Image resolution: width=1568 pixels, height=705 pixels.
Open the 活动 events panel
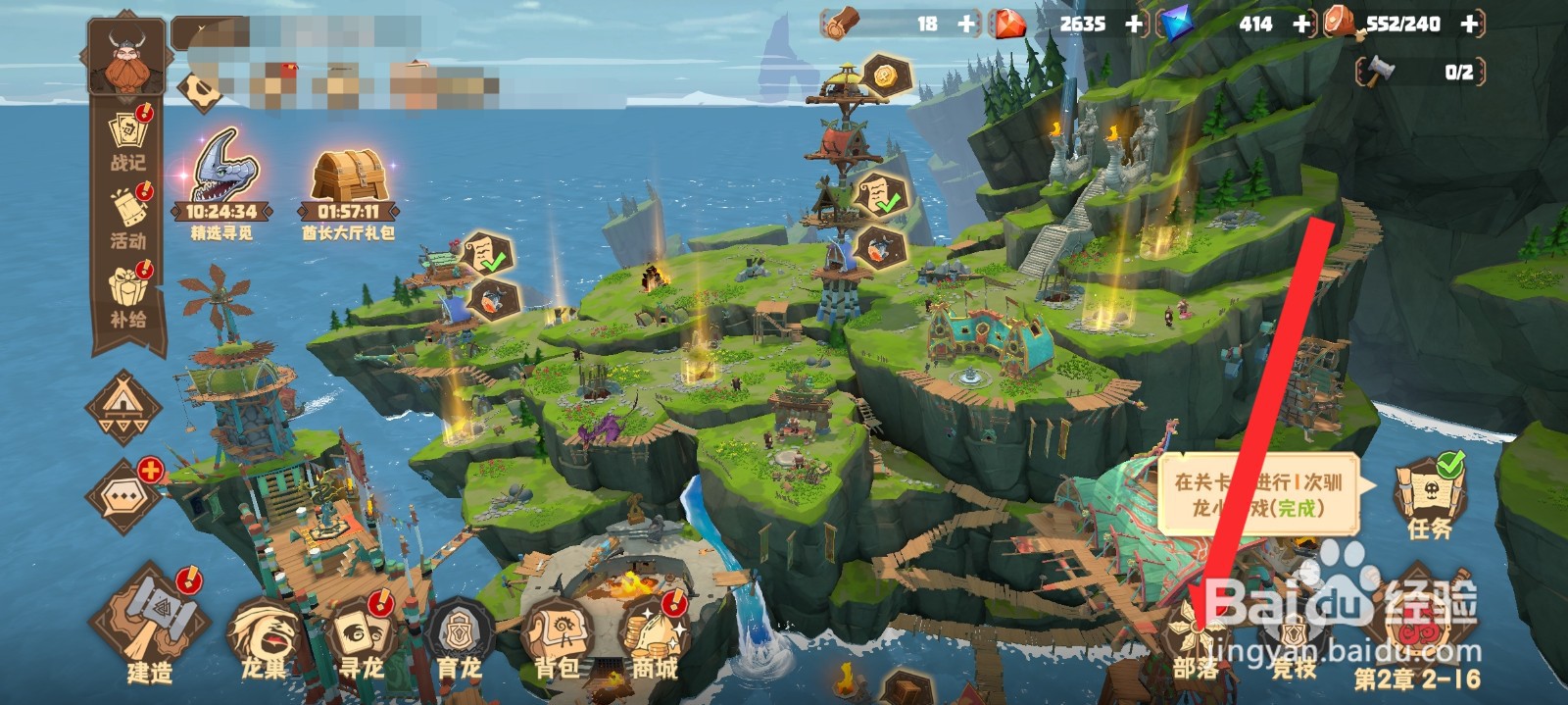(x=128, y=218)
